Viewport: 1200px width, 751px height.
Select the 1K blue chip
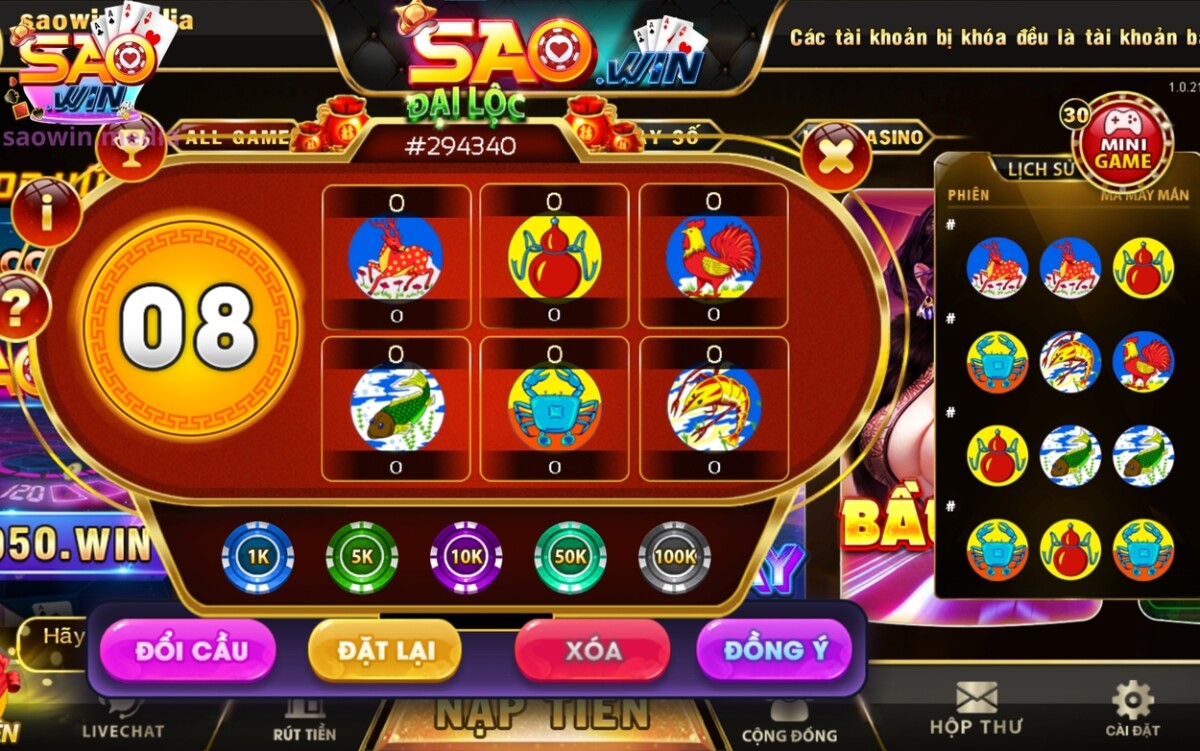pyautogui.click(x=257, y=557)
